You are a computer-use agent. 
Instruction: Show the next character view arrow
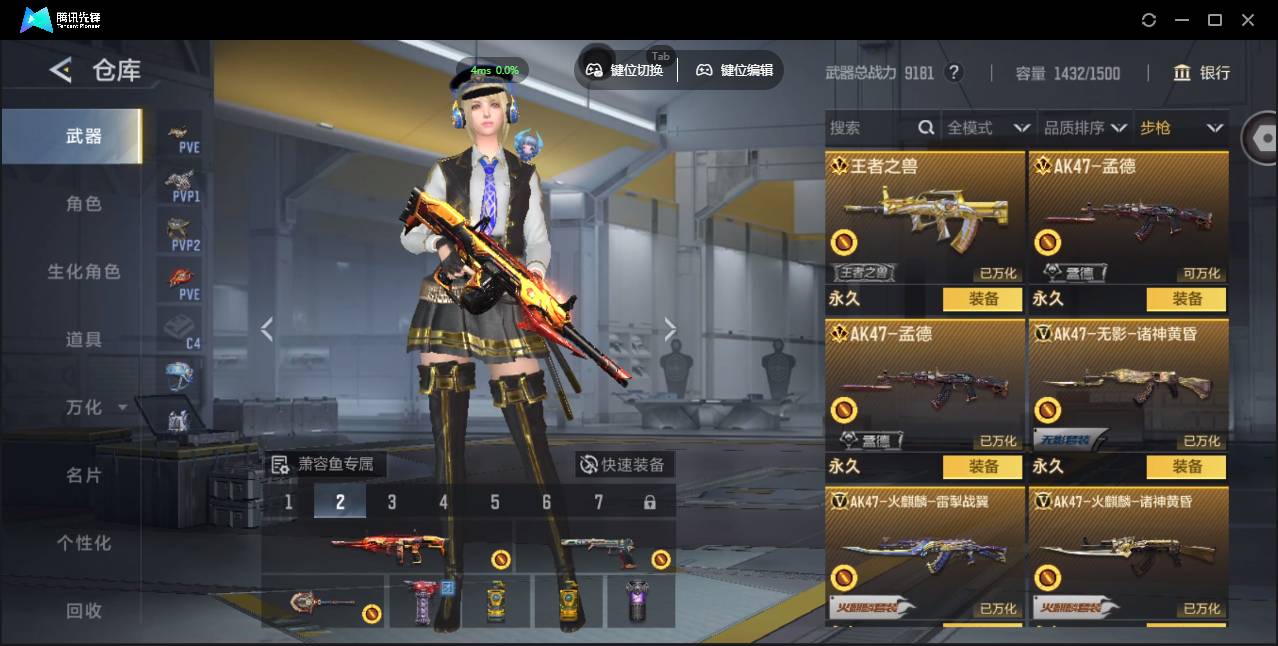coord(670,330)
